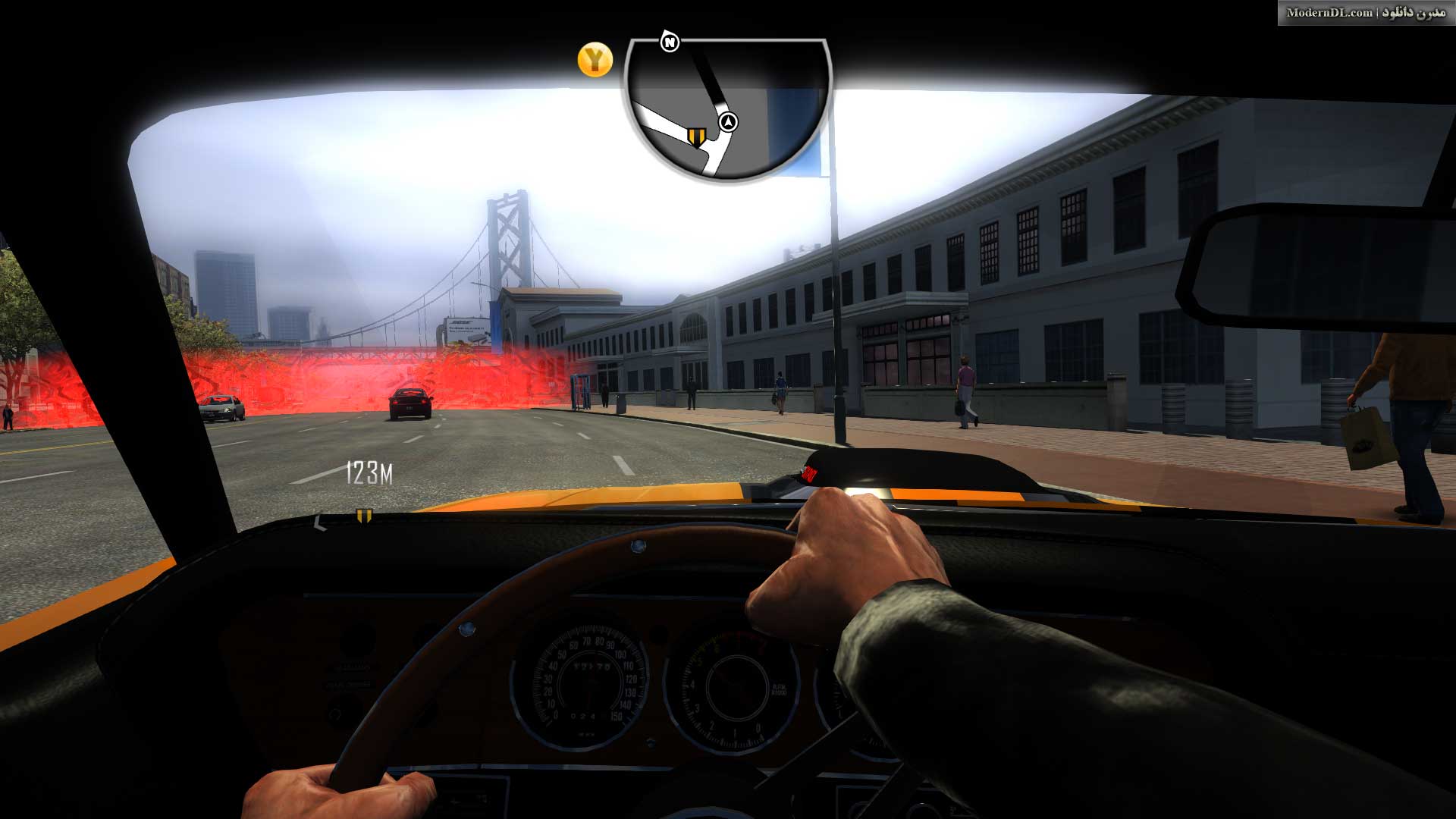Open the ModernDL.com watermark link

pos(1365,13)
